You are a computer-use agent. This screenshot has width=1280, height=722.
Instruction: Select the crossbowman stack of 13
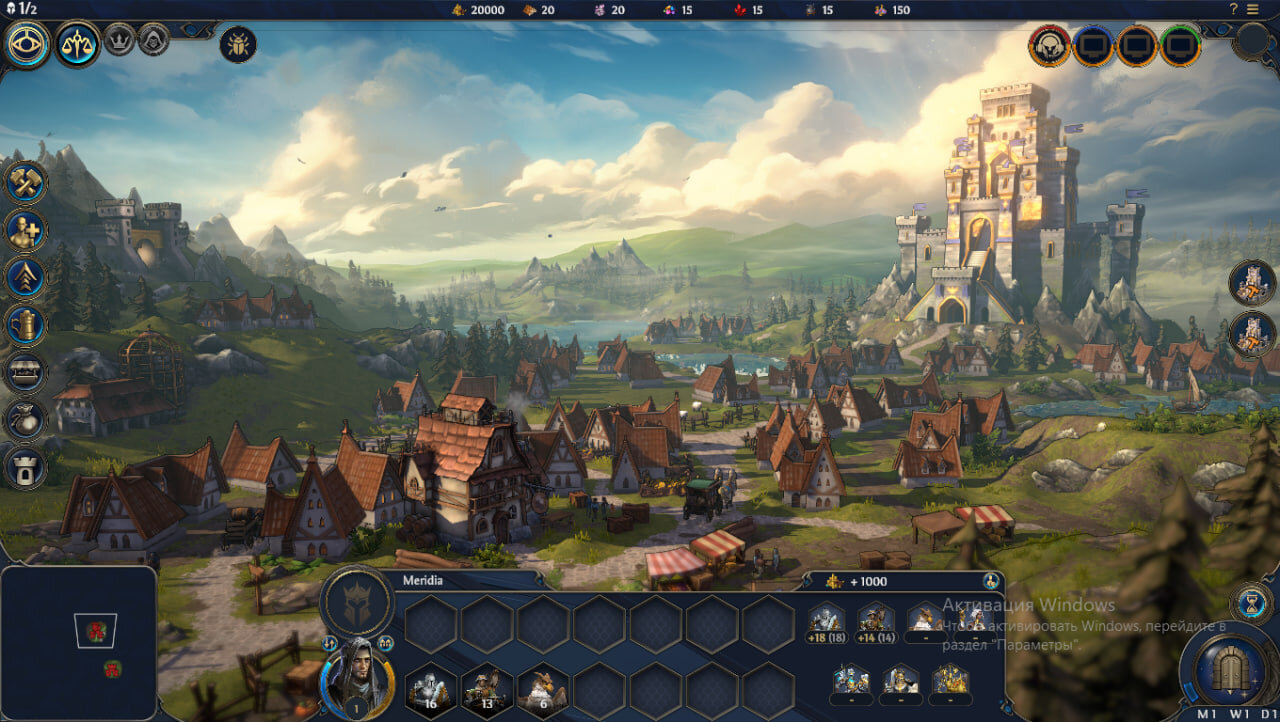point(487,688)
